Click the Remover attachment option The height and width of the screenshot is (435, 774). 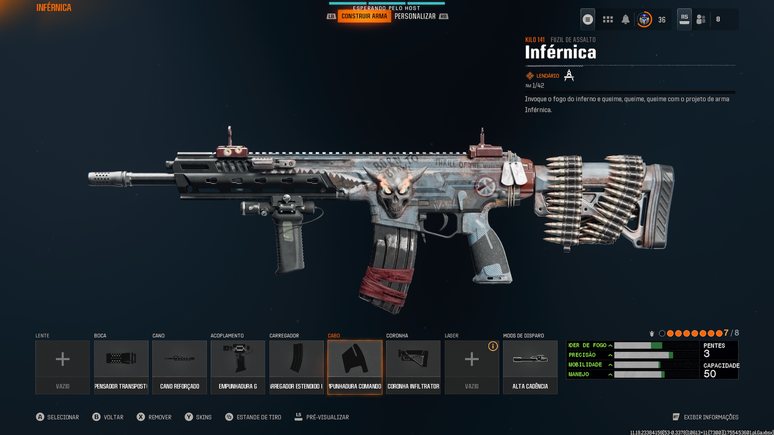click(154, 417)
